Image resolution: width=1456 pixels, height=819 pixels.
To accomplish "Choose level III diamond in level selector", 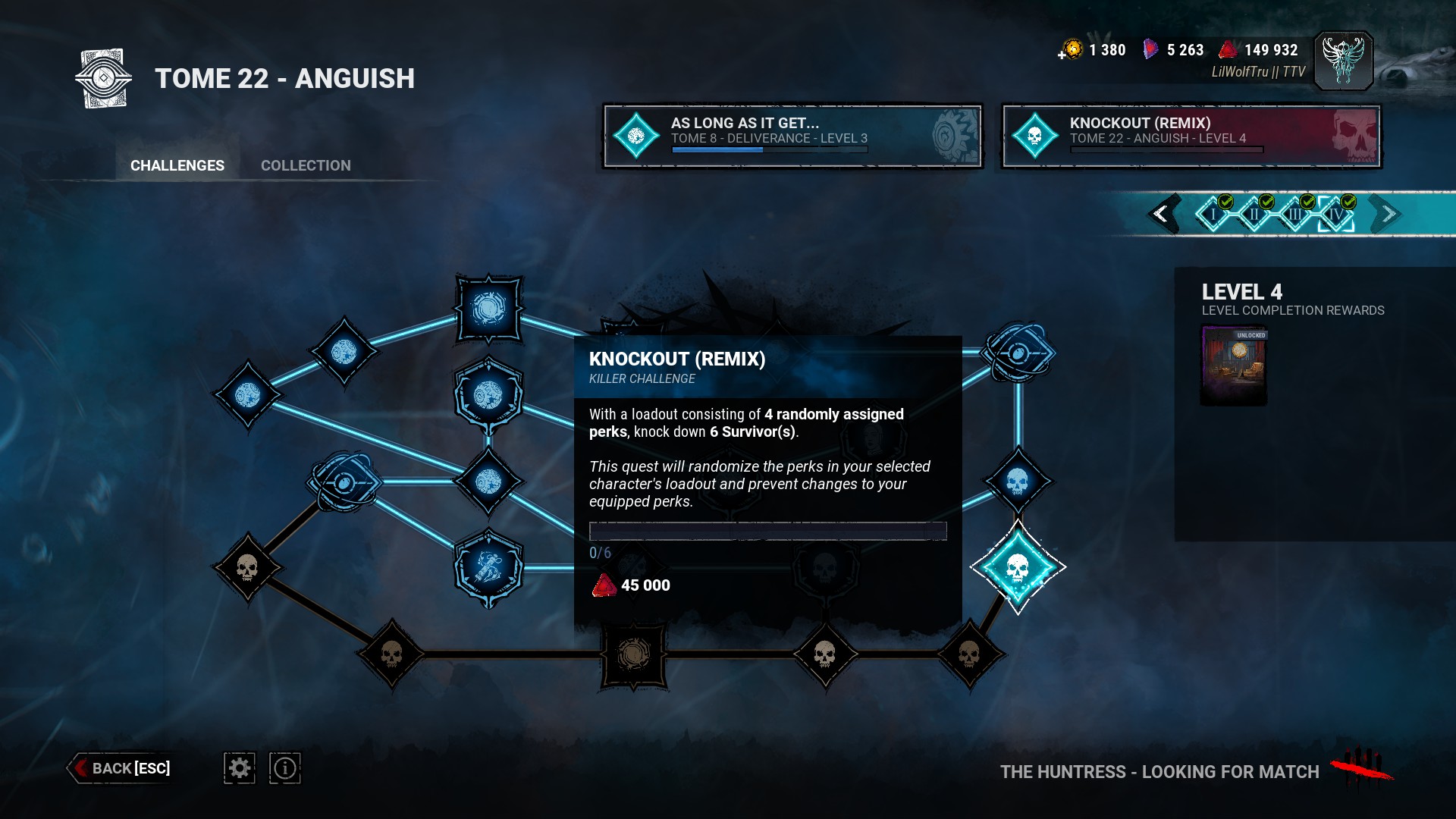I will pos(1295,215).
